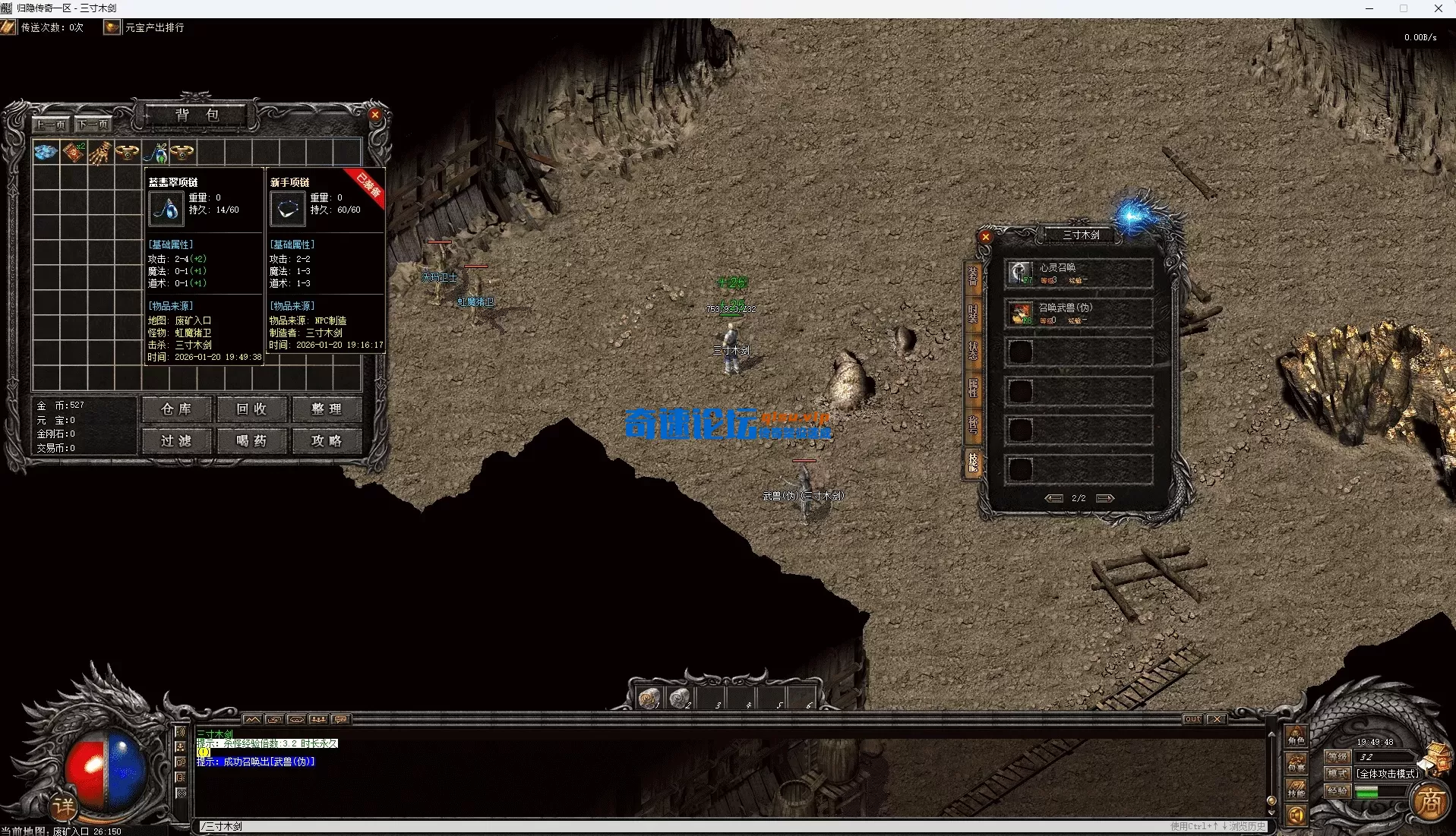1456x836 pixels.
Task: Click the 回收 recycle button
Action: pyautogui.click(x=251, y=409)
